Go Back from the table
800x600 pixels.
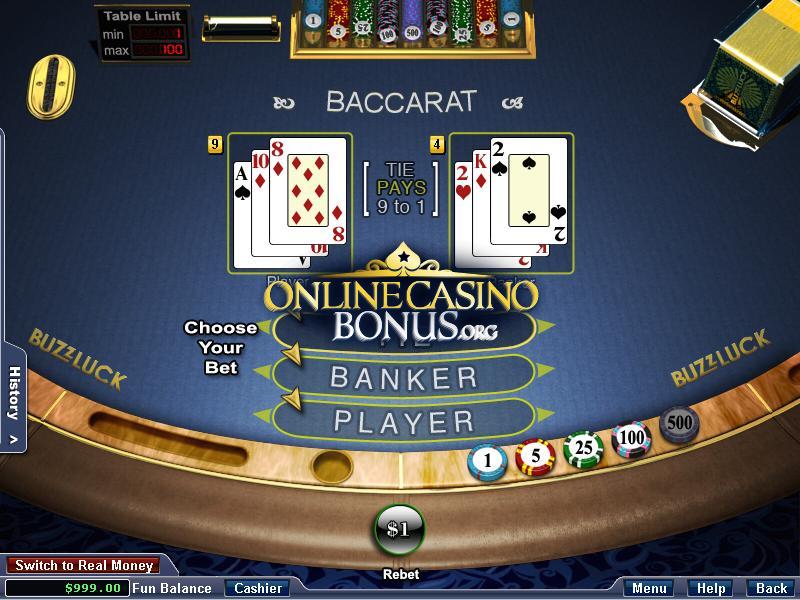point(771,588)
